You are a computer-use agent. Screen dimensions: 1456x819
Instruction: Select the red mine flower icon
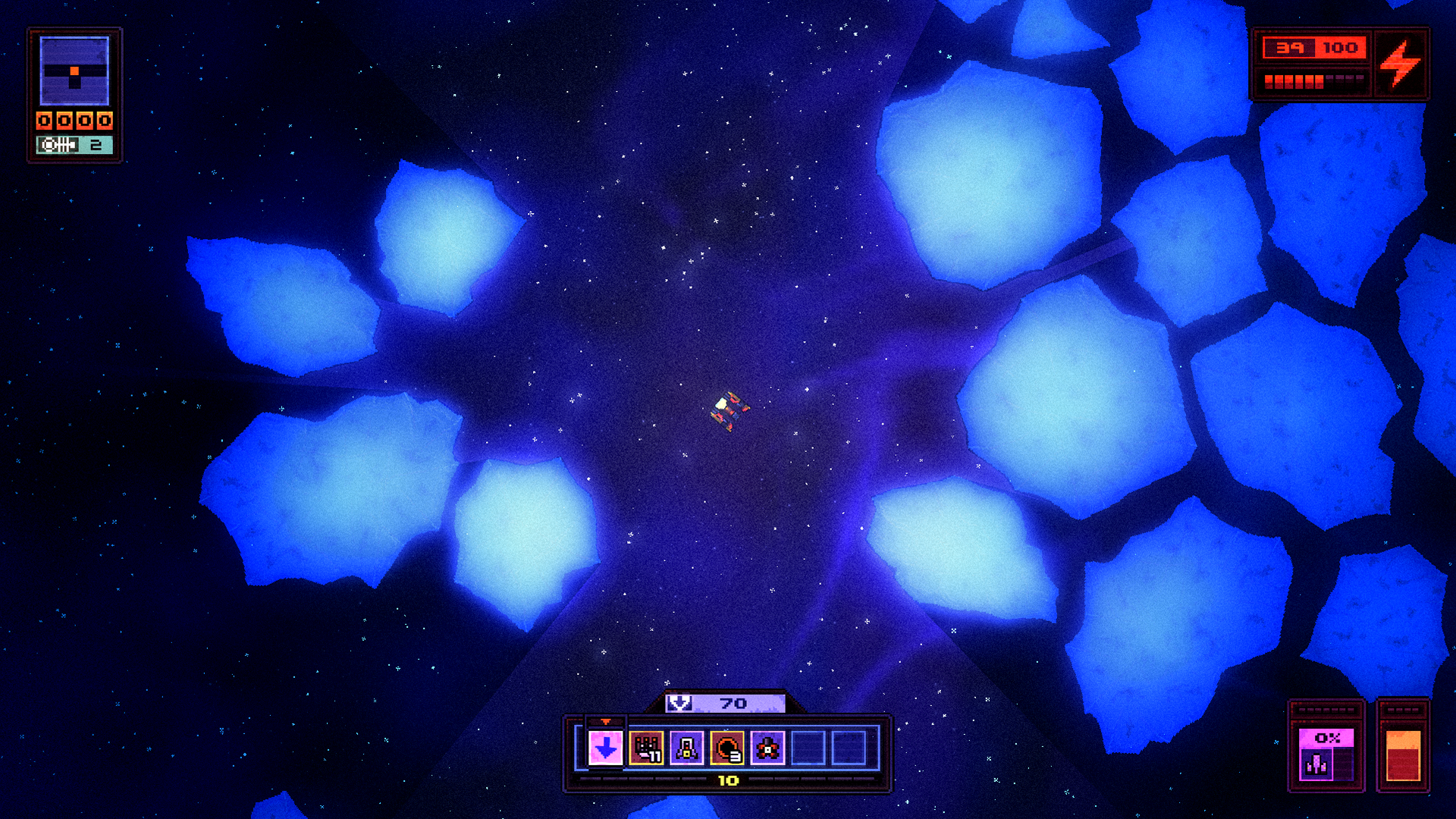pyautogui.click(x=767, y=748)
